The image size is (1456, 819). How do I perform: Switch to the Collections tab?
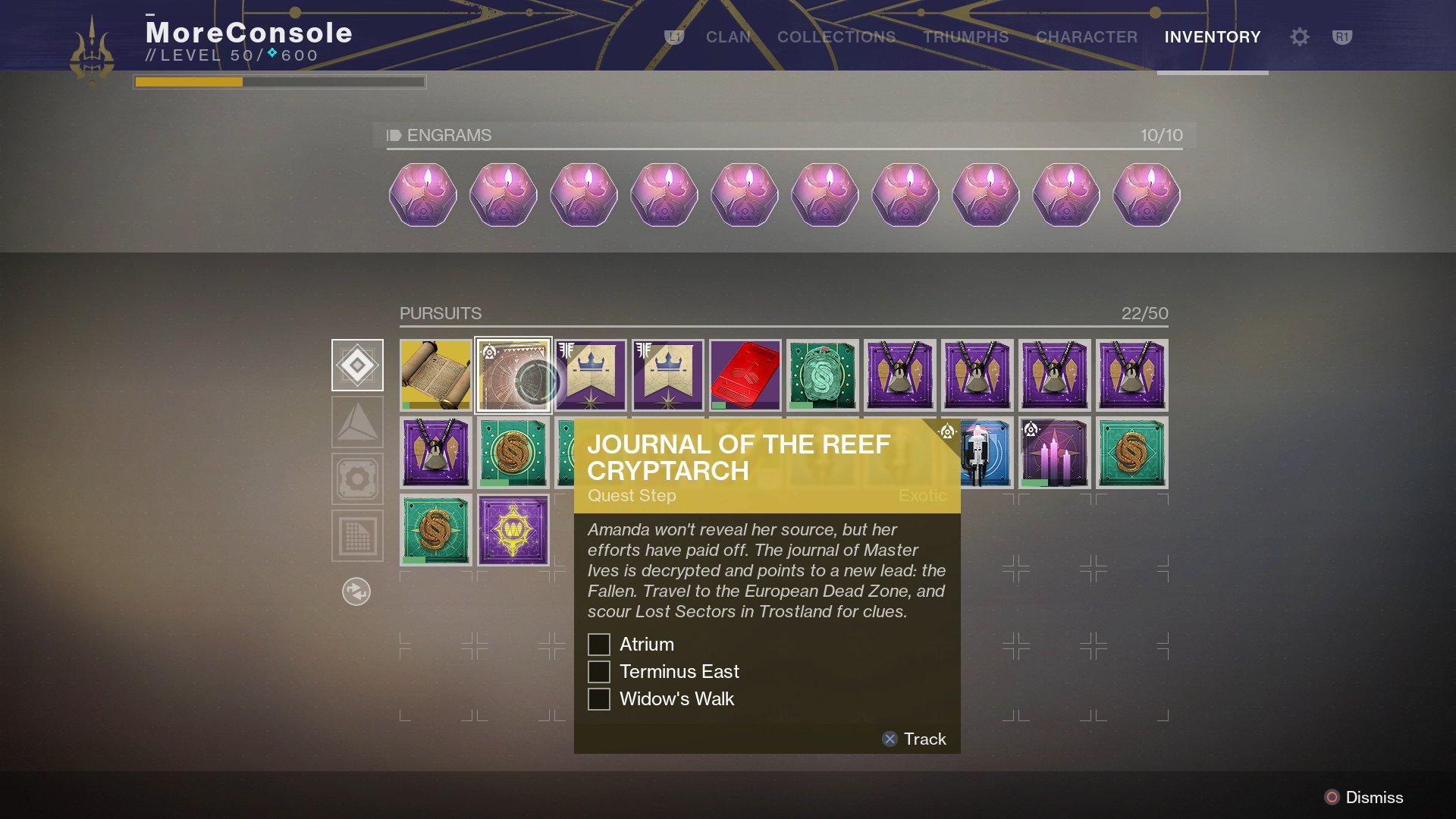[836, 36]
